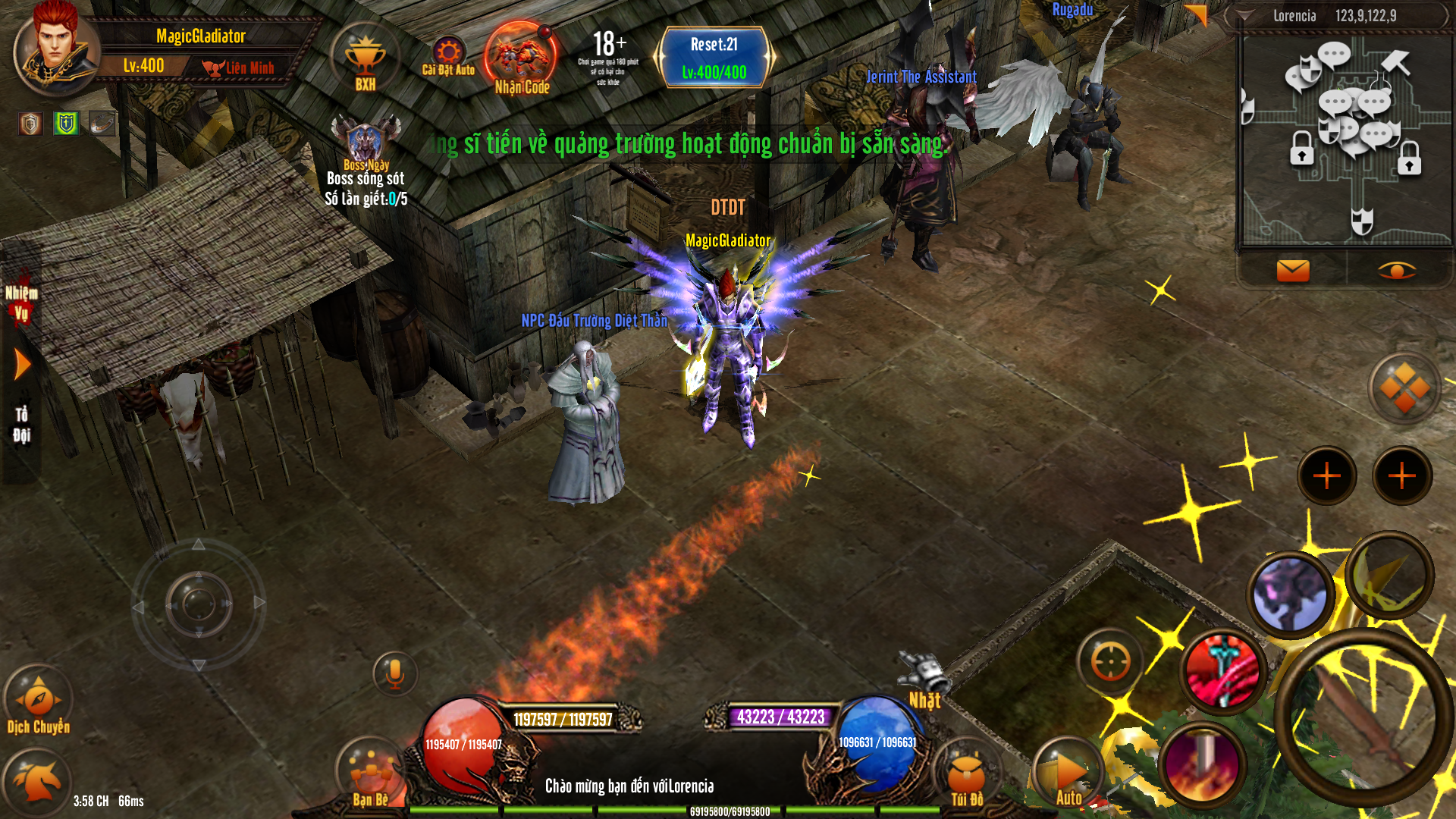Start Auto combat mode
Image resolution: width=1456 pixels, height=819 pixels.
click(x=1069, y=773)
